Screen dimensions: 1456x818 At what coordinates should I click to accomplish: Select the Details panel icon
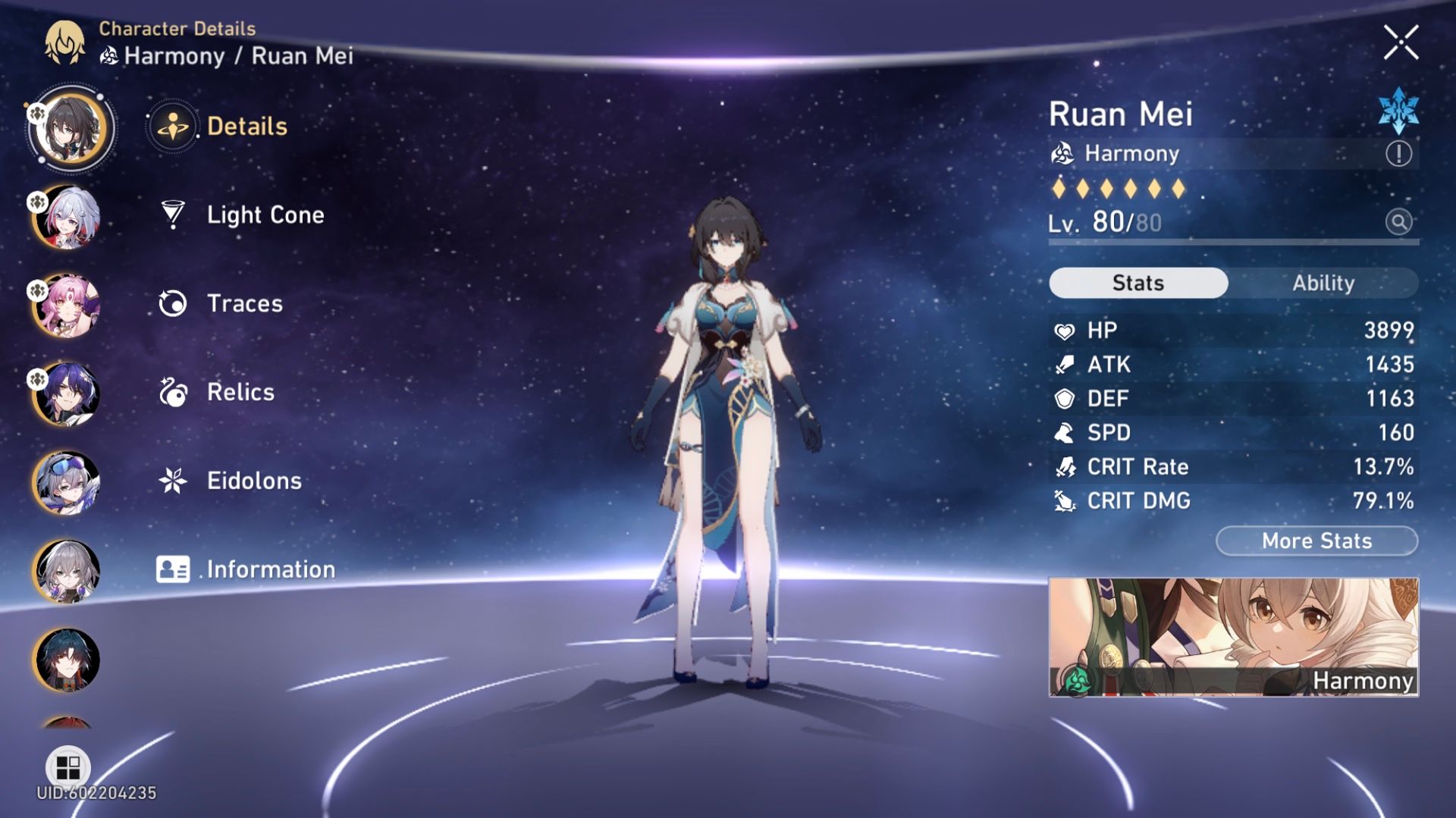coord(175,126)
